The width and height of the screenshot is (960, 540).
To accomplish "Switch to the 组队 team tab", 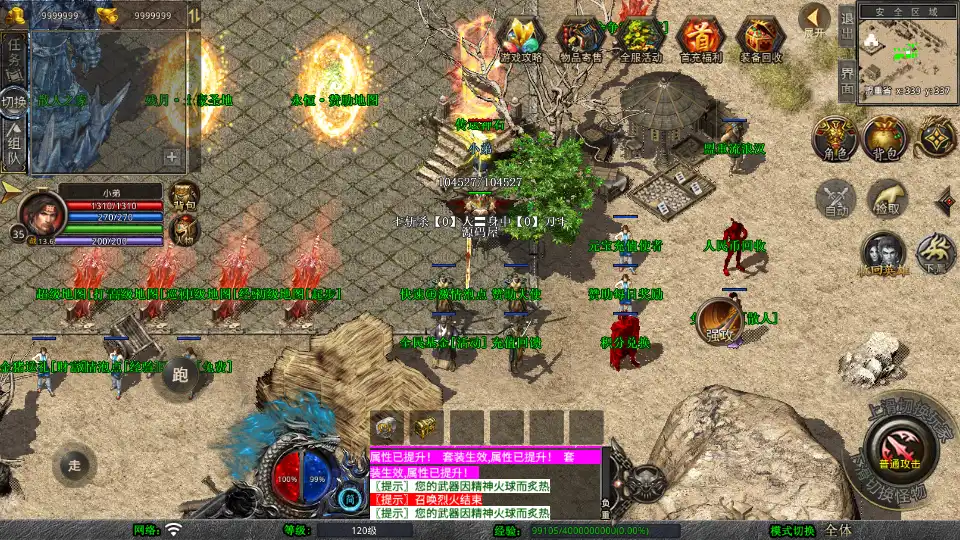I will (15, 145).
